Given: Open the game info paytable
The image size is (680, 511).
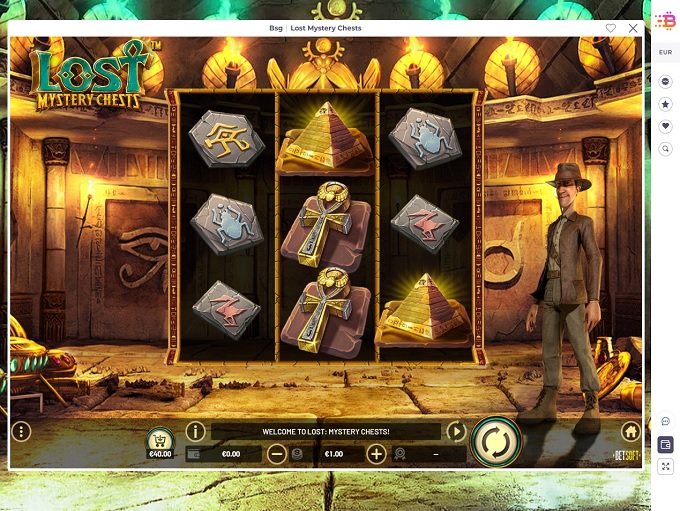Looking at the screenshot, I should pyautogui.click(x=195, y=432).
